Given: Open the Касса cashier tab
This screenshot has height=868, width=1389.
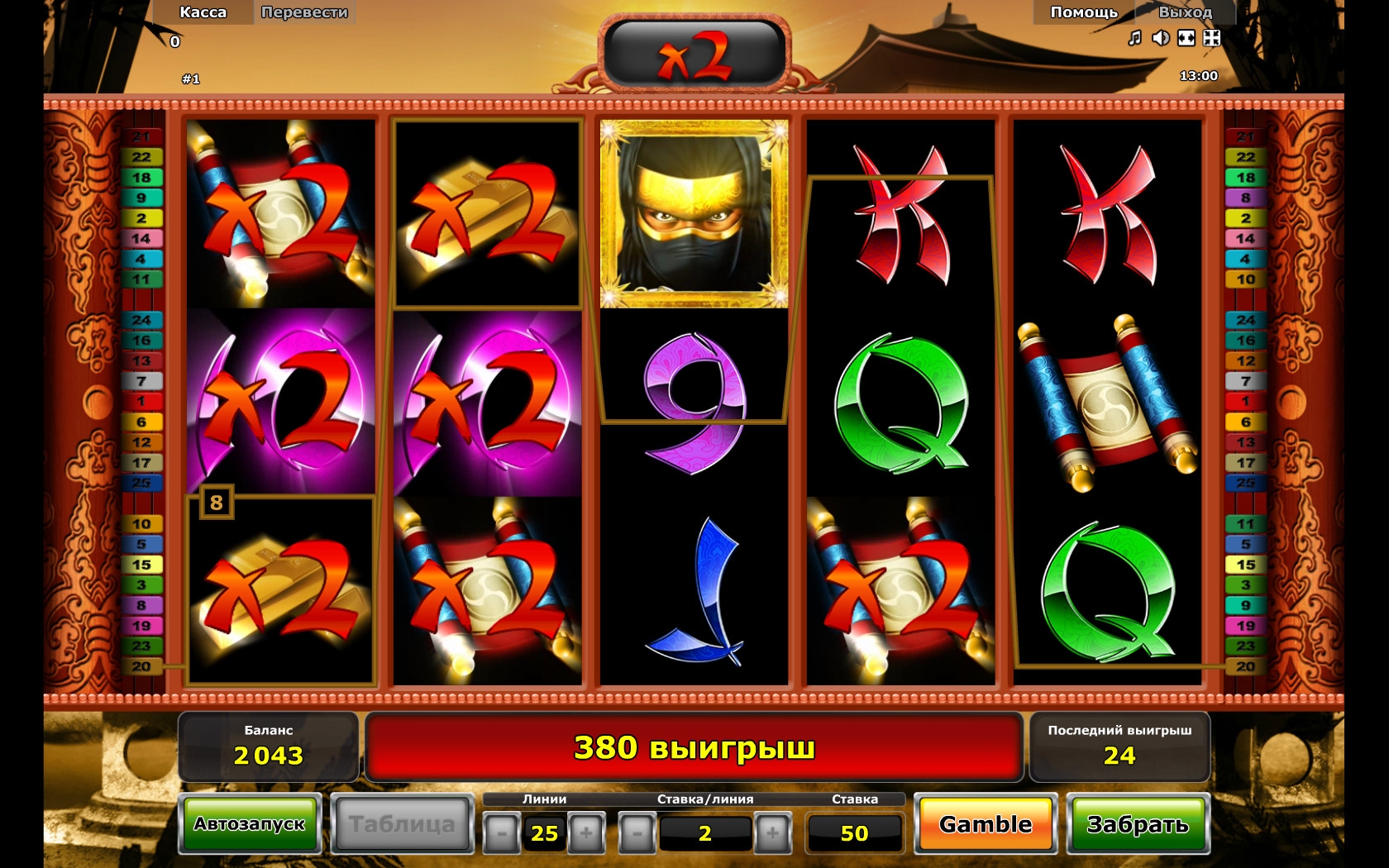Looking at the screenshot, I should tap(203, 12).
